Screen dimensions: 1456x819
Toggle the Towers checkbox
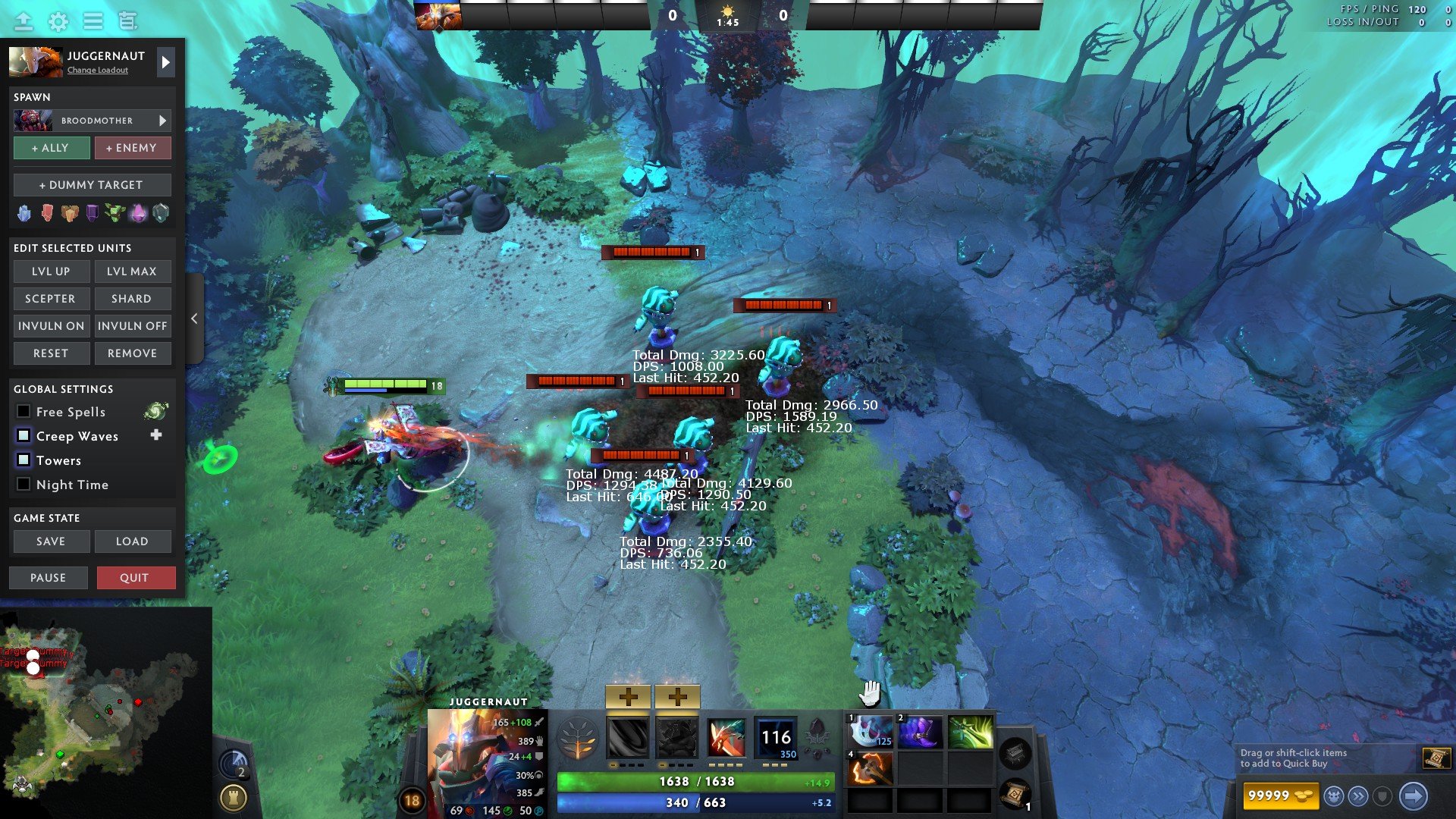click(24, 460)
